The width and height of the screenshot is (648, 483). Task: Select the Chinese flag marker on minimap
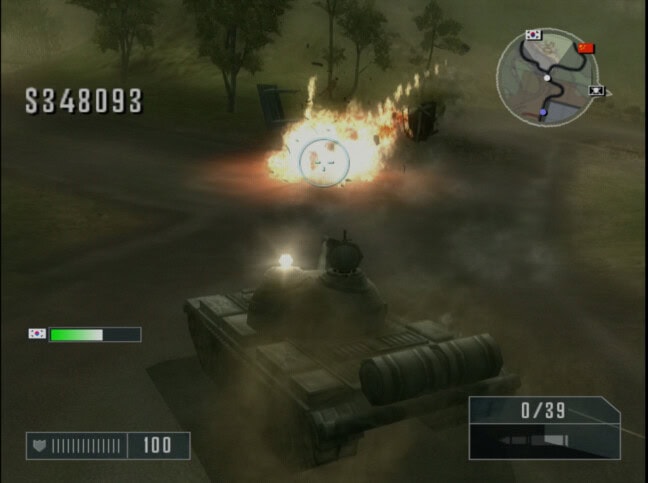(x=586, y=47)
